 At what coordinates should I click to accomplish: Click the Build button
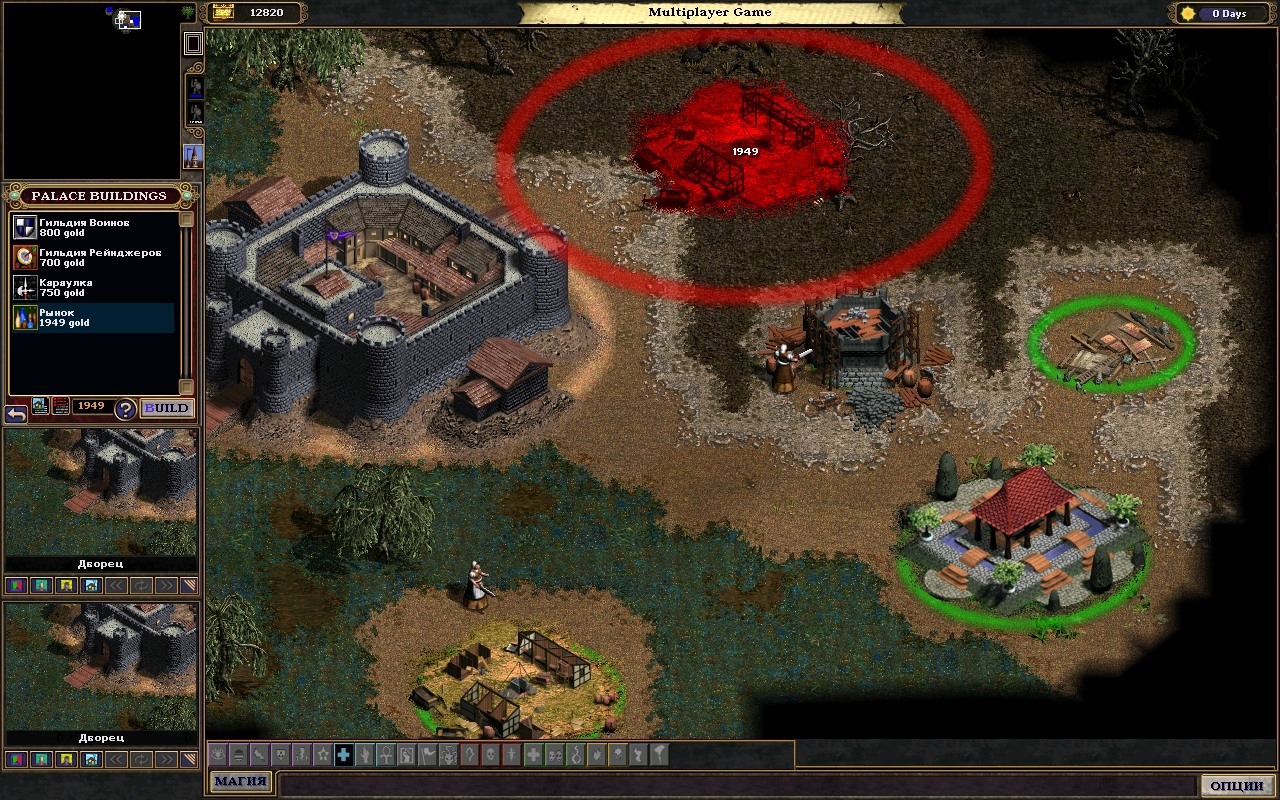tap(166, 408)
